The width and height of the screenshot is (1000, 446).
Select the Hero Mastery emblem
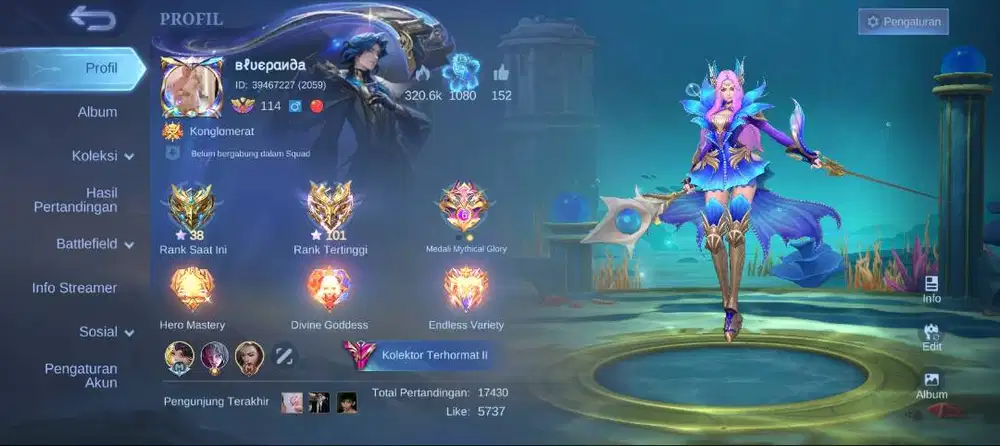click(192, 291)
